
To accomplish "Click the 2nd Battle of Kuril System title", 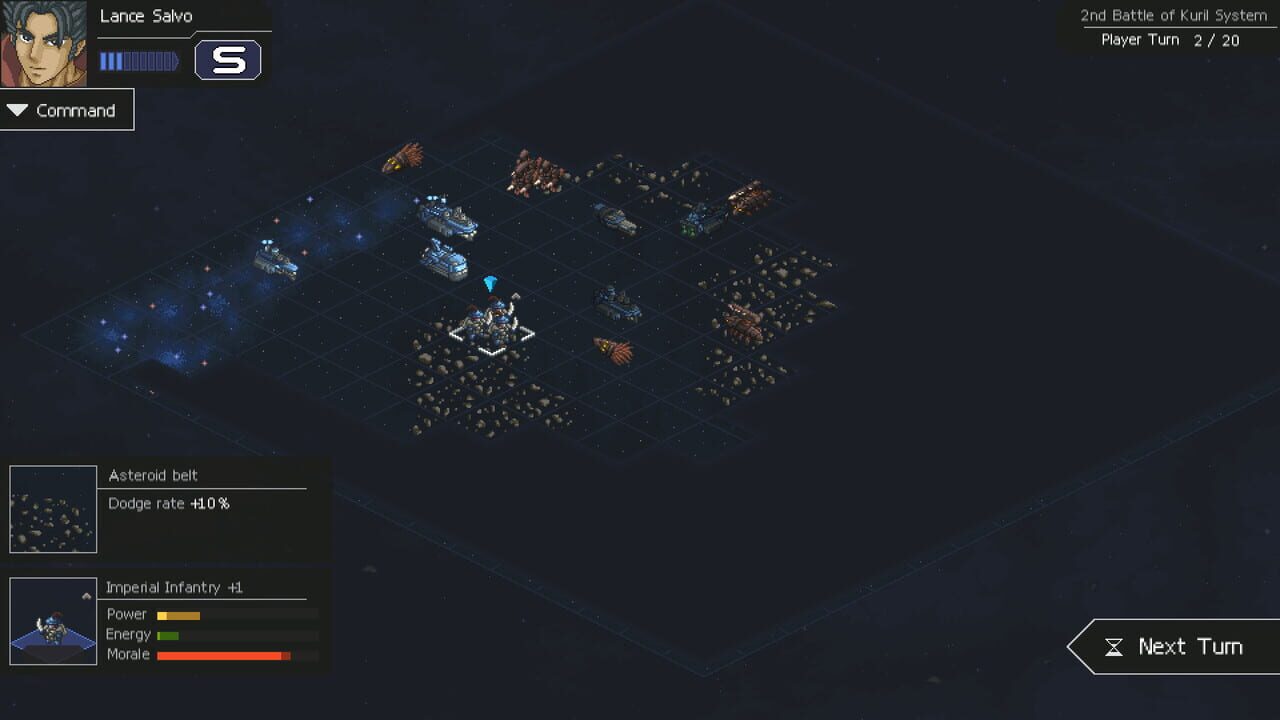I will coord(1172,15).
